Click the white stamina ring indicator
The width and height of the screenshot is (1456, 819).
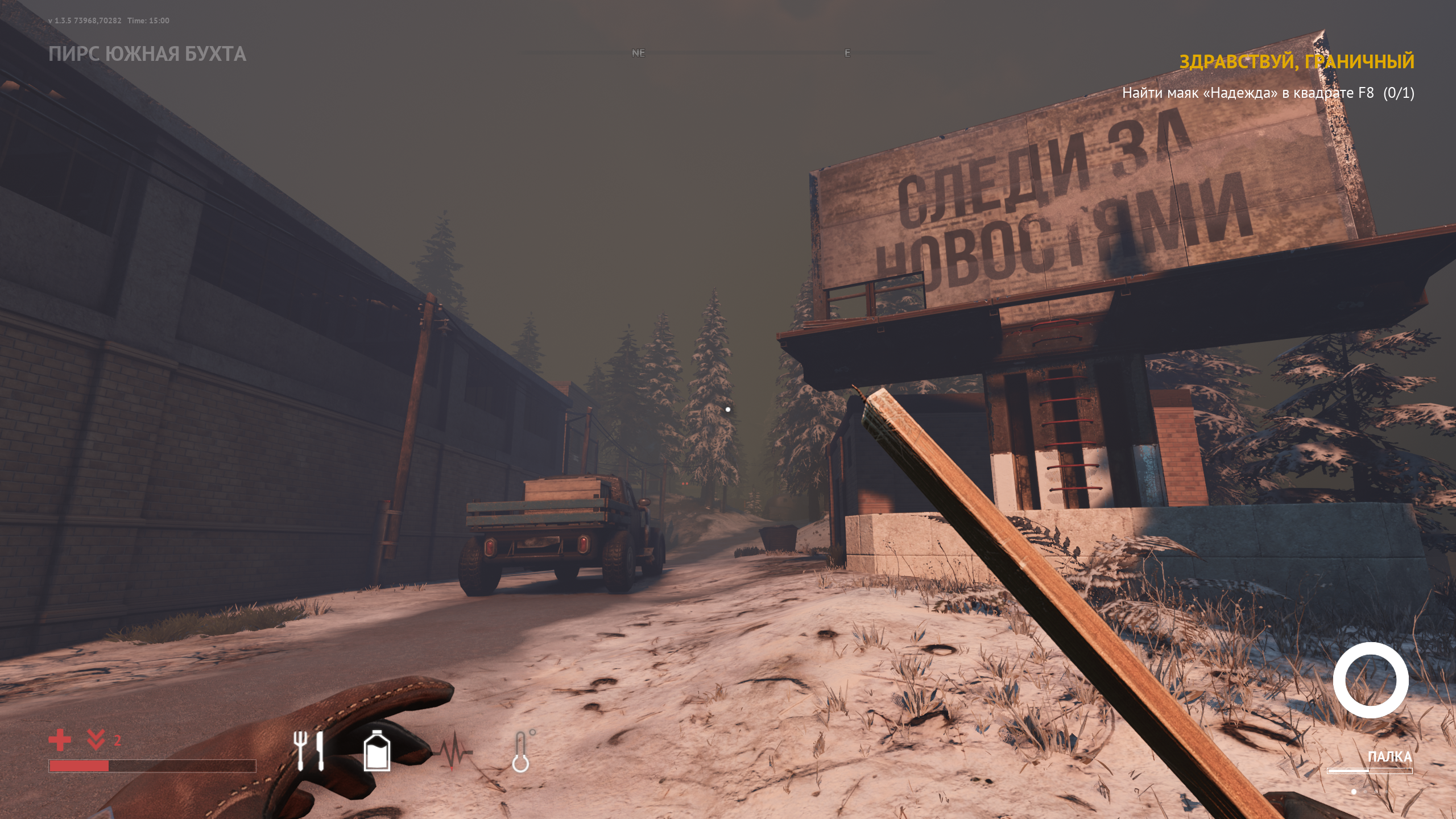pyautogui.click(x=1370, y=680)
